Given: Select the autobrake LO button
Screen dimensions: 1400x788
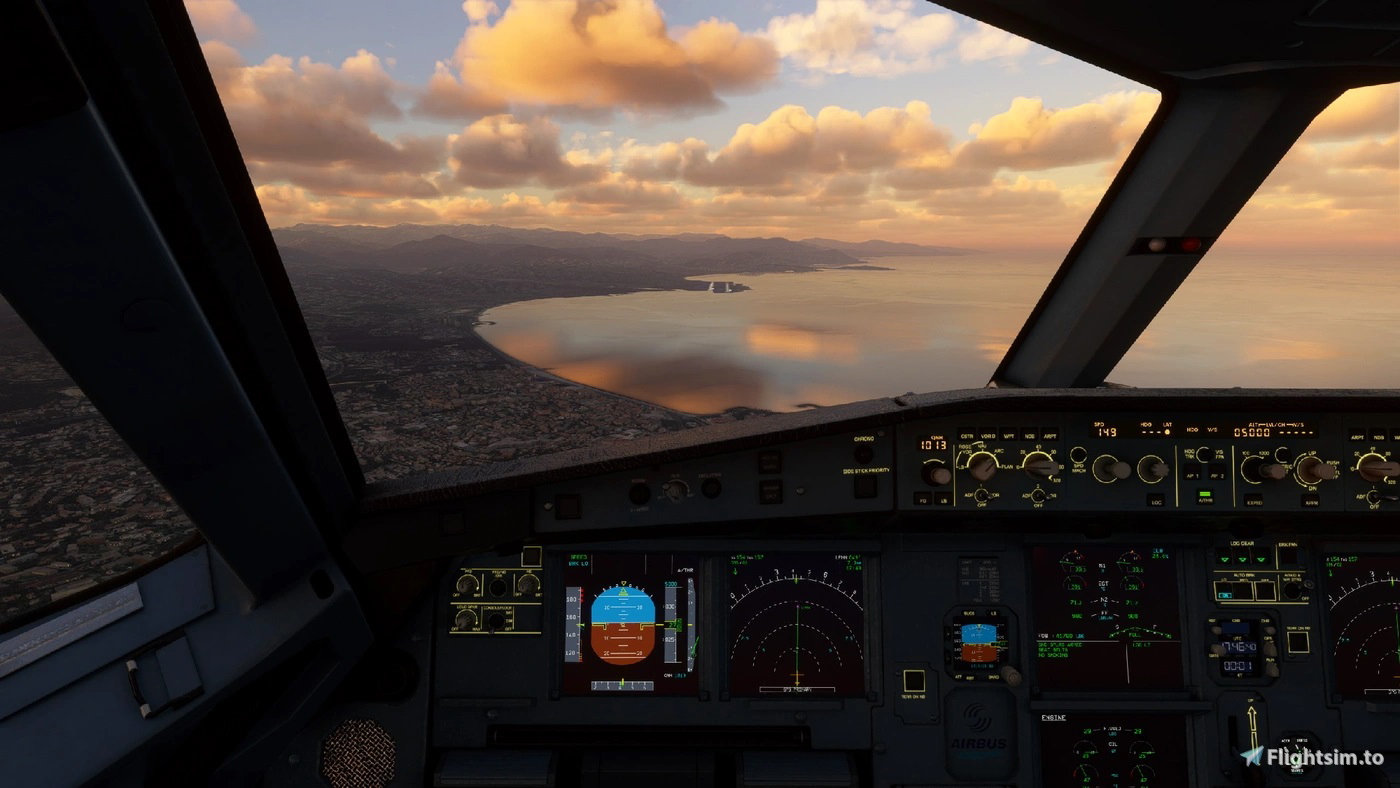Looking at the screenshot, I should coord(1225,591).
